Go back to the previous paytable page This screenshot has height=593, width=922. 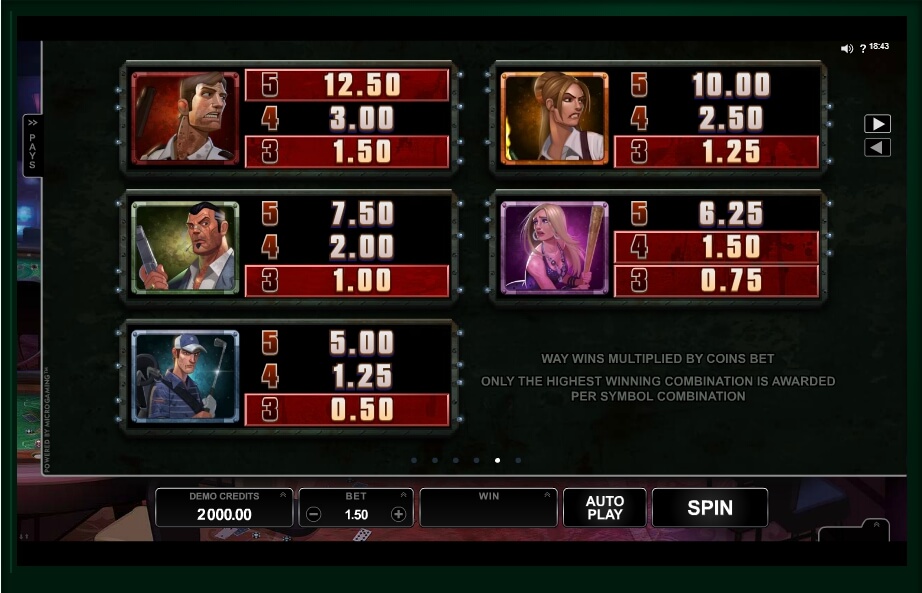click(877, 148)
